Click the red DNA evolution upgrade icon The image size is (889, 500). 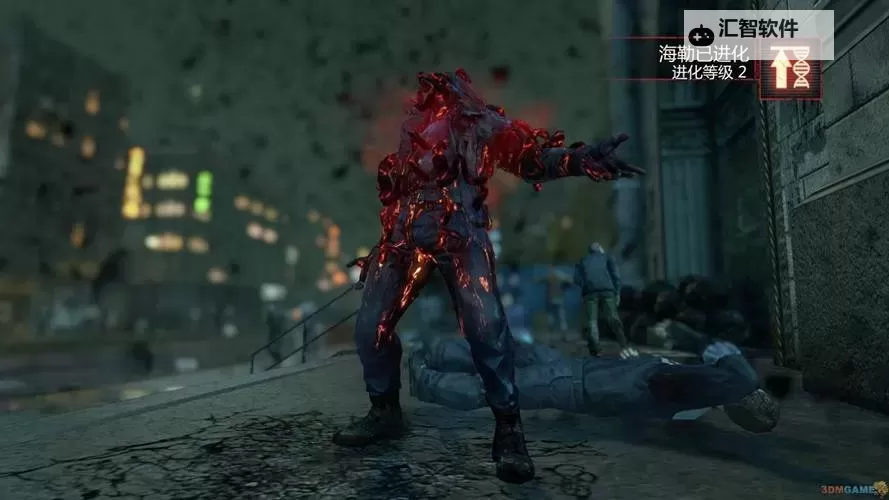point(790,70)
